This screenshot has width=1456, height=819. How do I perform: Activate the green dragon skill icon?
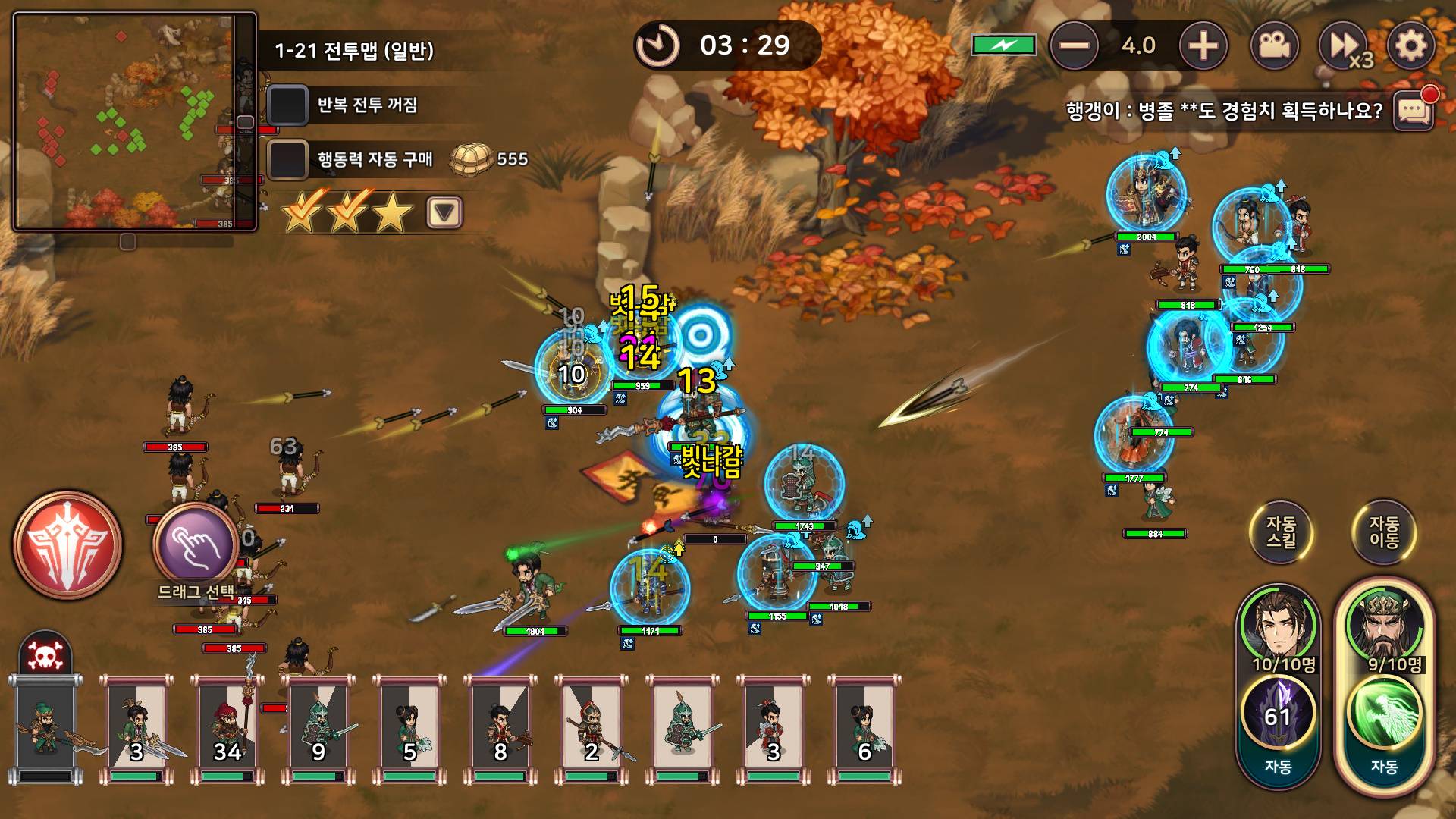[1384, 713]
